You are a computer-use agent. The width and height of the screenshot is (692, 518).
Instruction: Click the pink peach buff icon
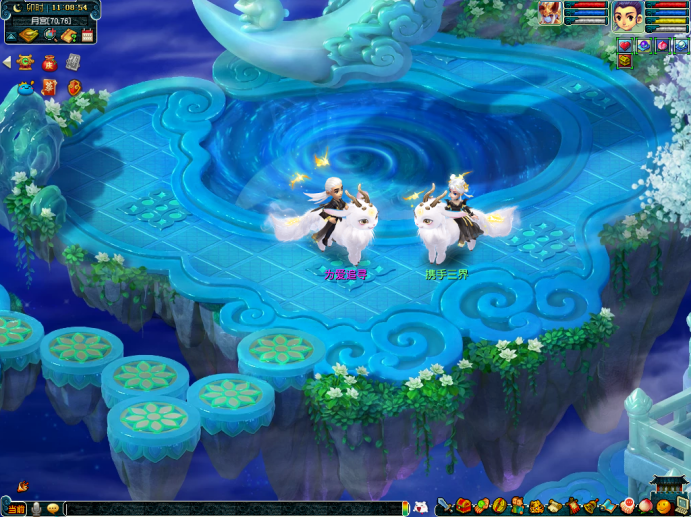pos(662,45)
